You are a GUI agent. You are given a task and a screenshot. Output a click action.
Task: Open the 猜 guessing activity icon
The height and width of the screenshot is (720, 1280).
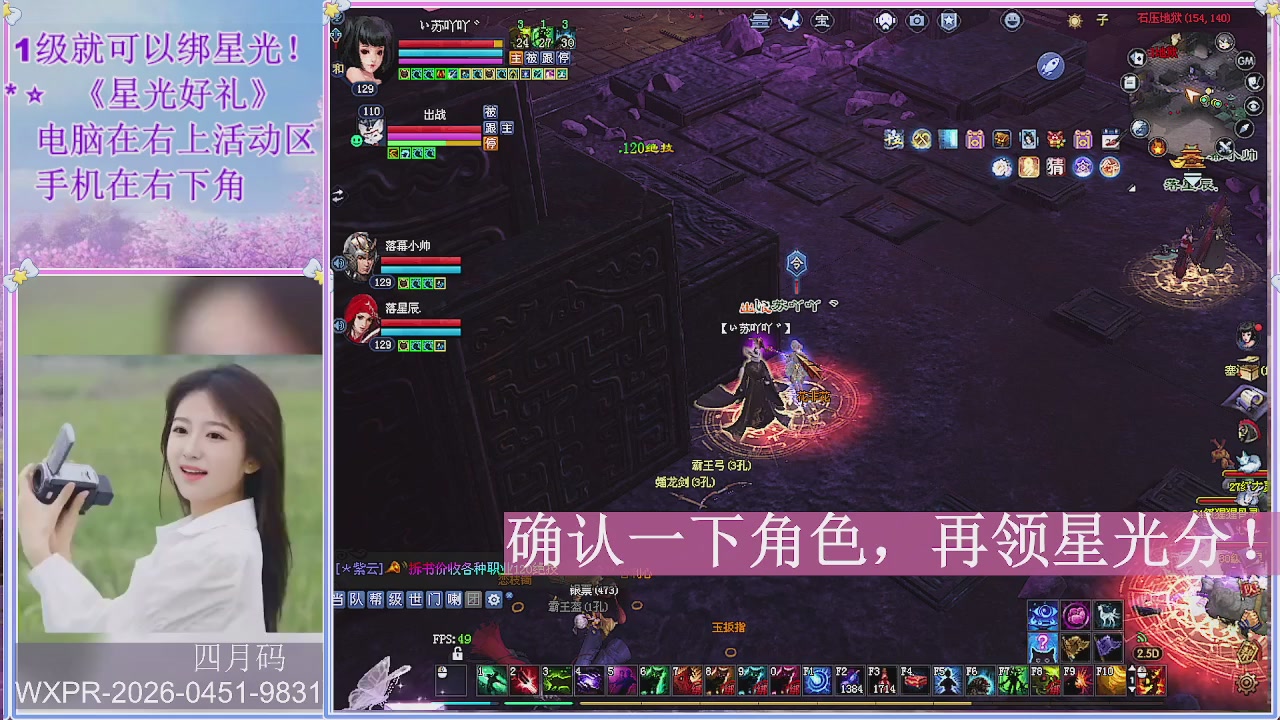[1054, 167]
